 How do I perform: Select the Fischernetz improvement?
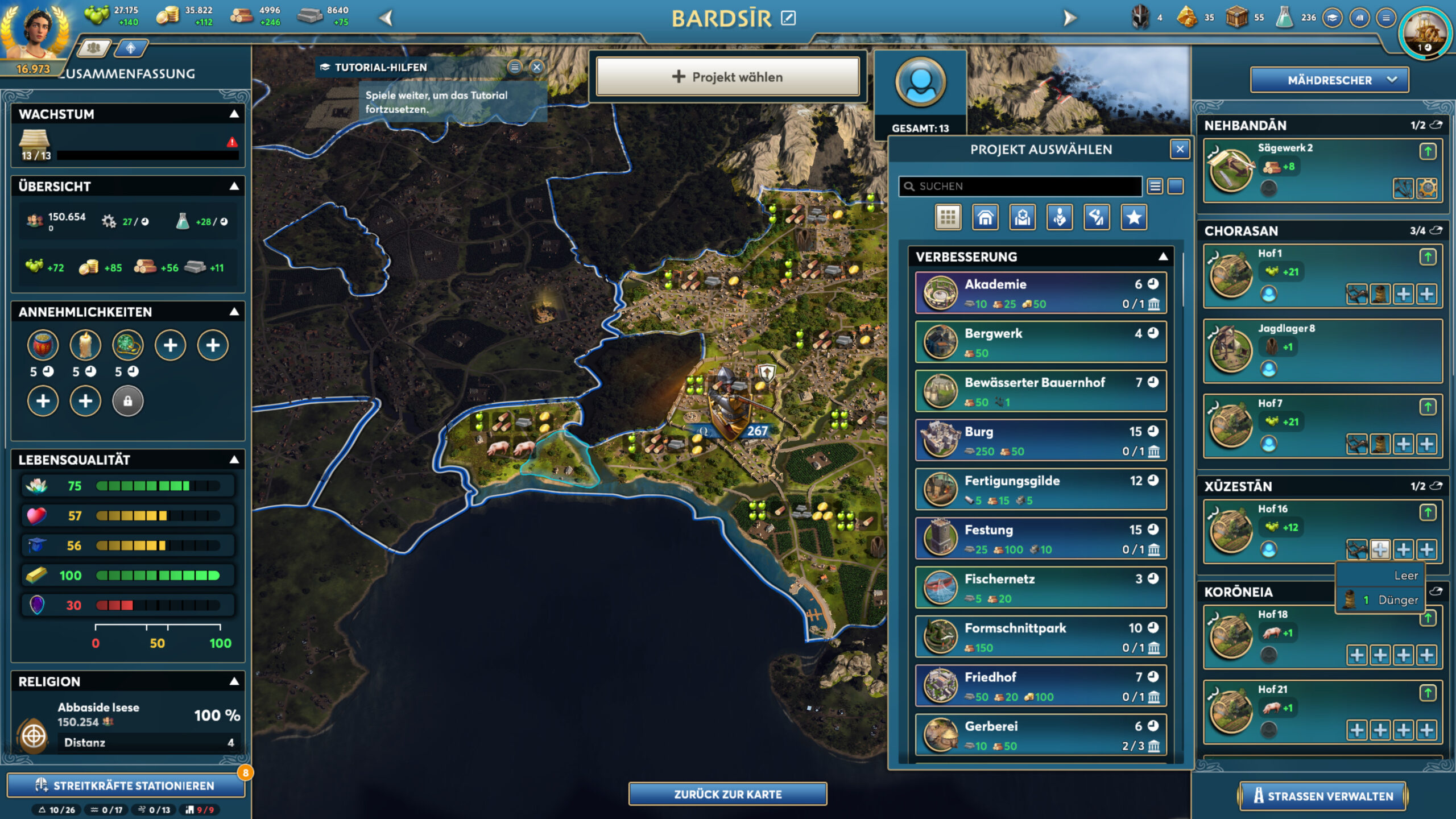1040,588
